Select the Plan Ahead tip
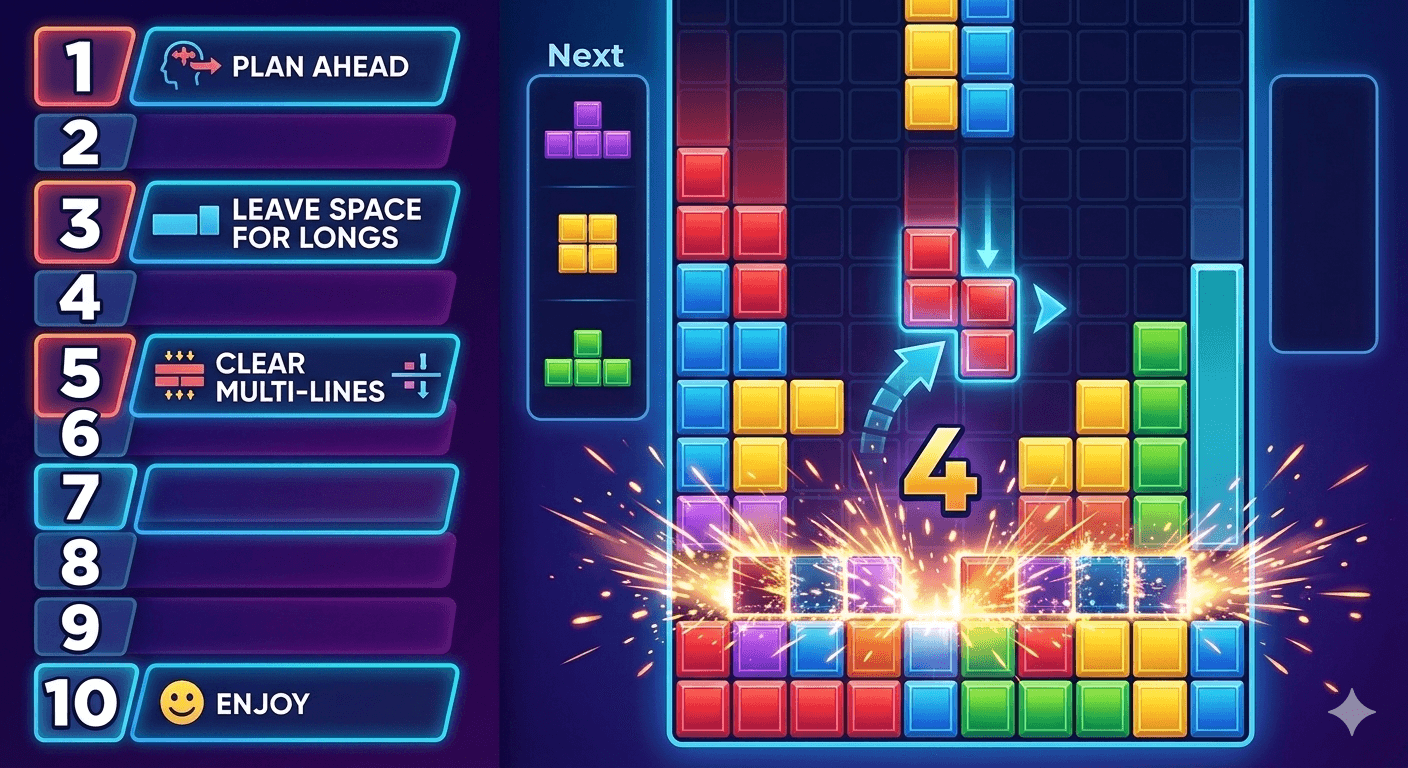The width and height of the screenshot is (1408, 768). 295,66
